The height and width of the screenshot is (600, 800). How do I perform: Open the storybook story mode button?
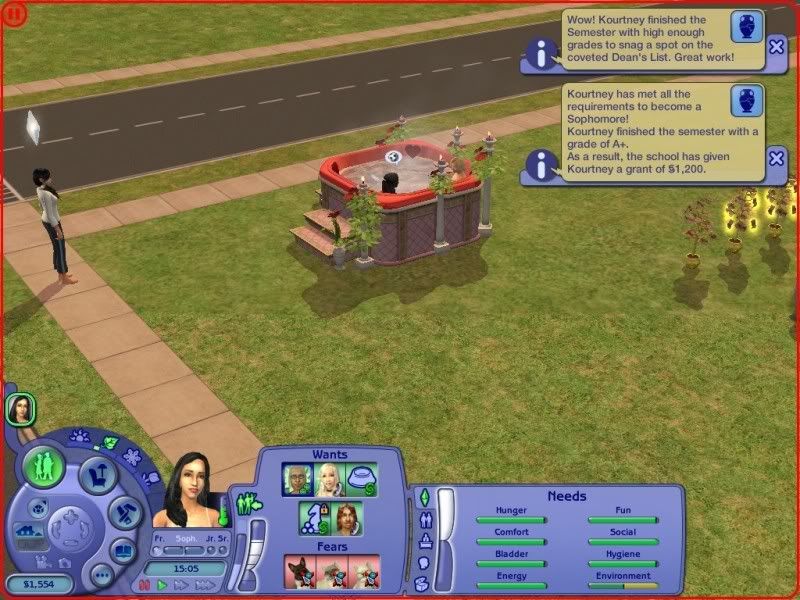tap(122, 550)
